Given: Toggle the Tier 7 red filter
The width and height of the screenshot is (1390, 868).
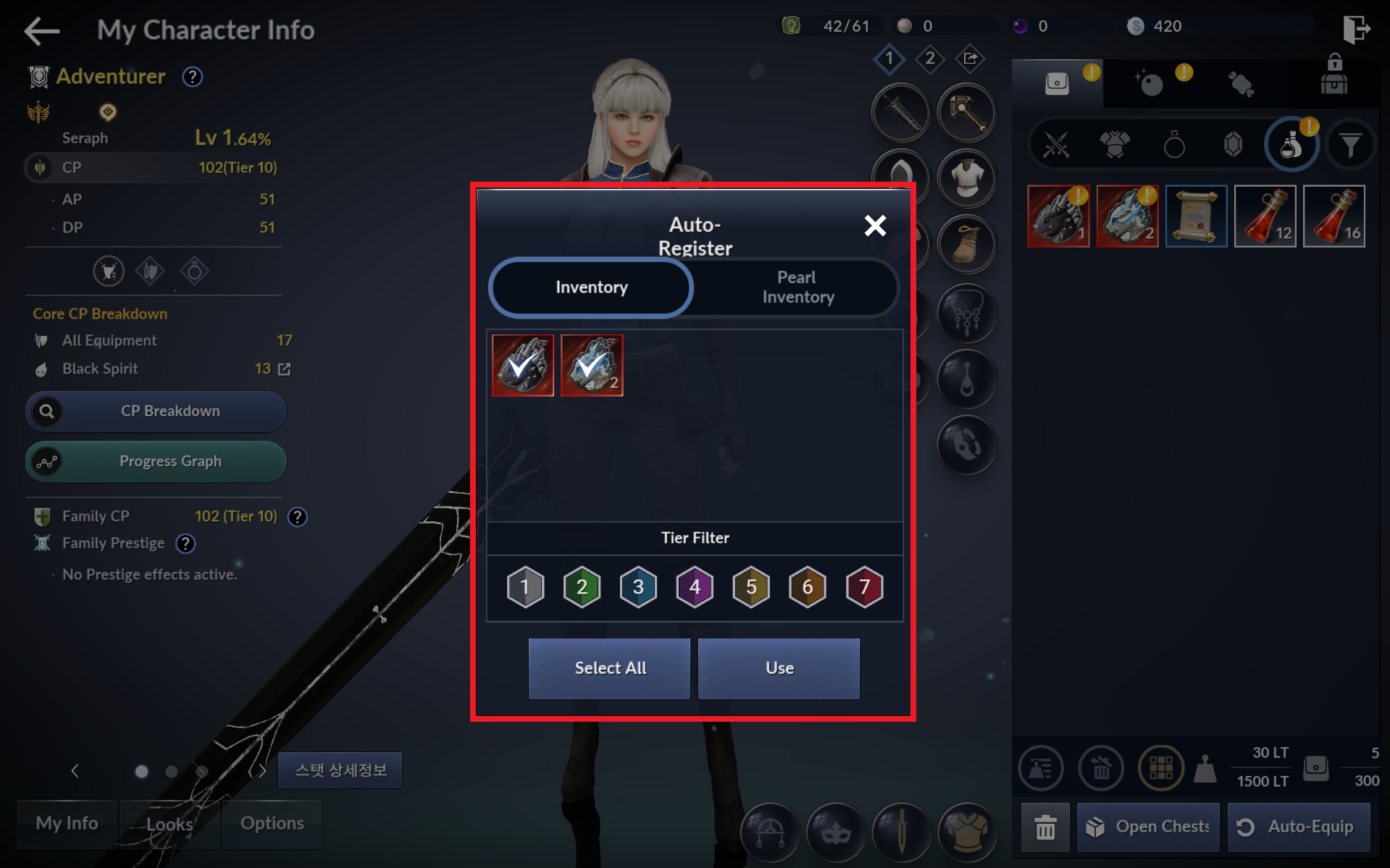Looking at the screenshot, I should (x=864, y=586).
